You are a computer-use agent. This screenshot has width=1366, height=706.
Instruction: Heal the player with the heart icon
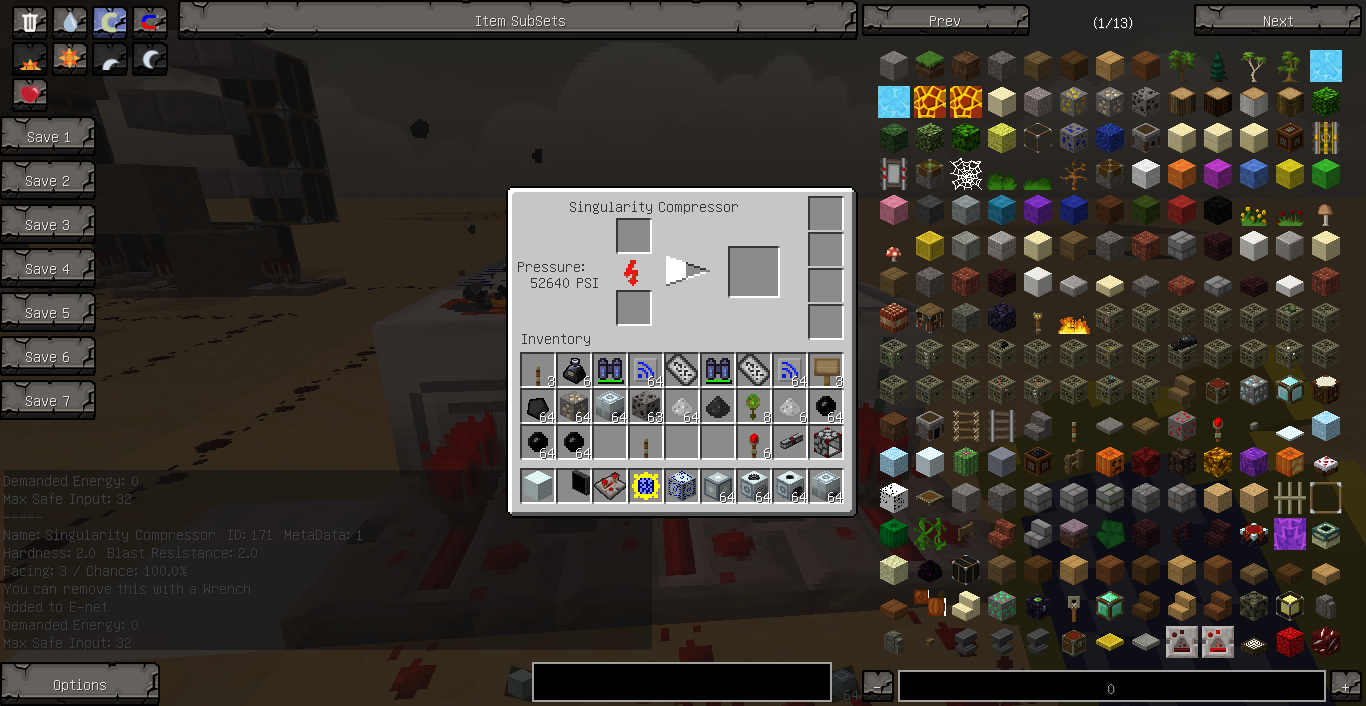pos(30,94)
